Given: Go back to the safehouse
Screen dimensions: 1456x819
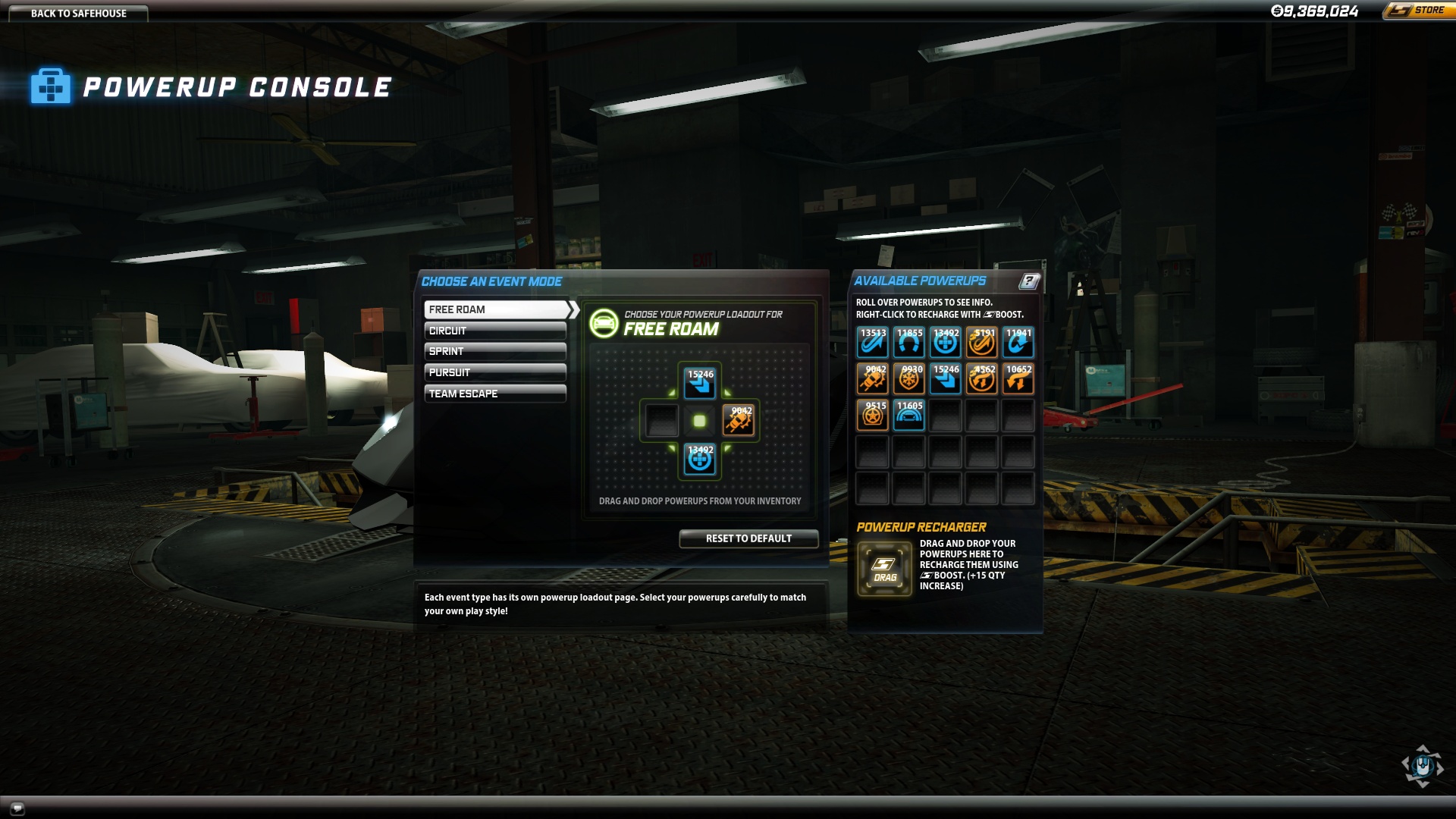Looking at the screenshot, I should tap(78, 13).
